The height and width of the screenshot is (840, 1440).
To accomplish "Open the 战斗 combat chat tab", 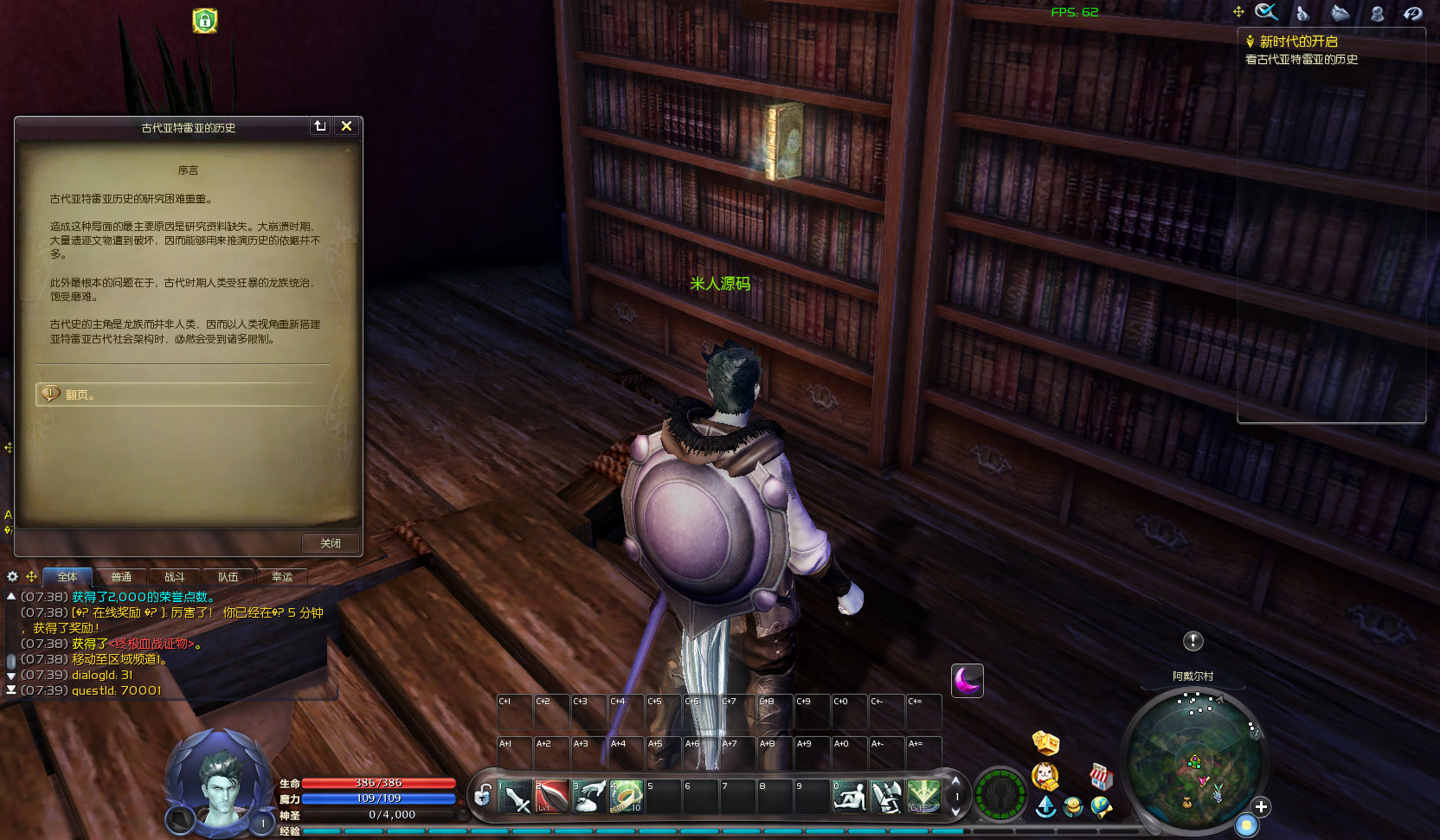I will coord(175,577).
